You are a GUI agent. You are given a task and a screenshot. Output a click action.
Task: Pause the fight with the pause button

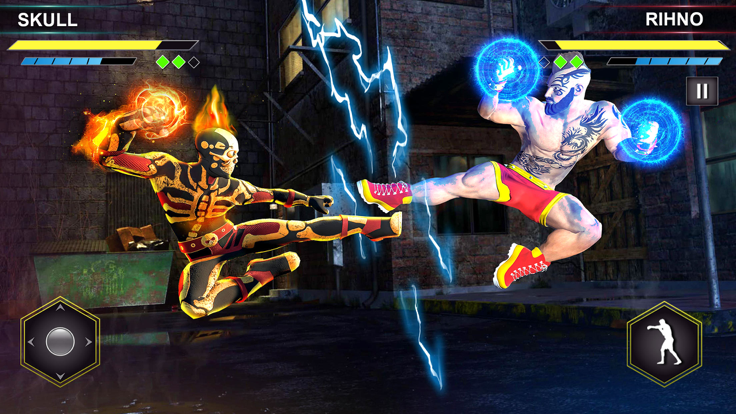pyautogui.click(x=702, y=91)
